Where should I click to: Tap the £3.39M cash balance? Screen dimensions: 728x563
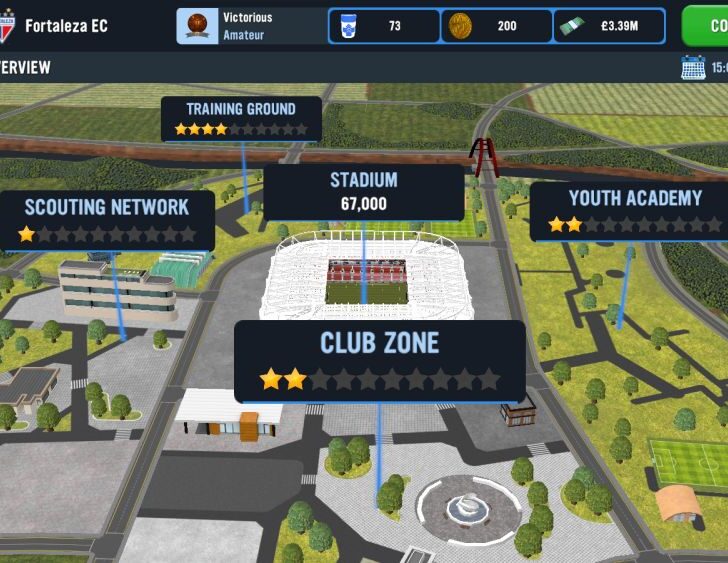(609, 26)
